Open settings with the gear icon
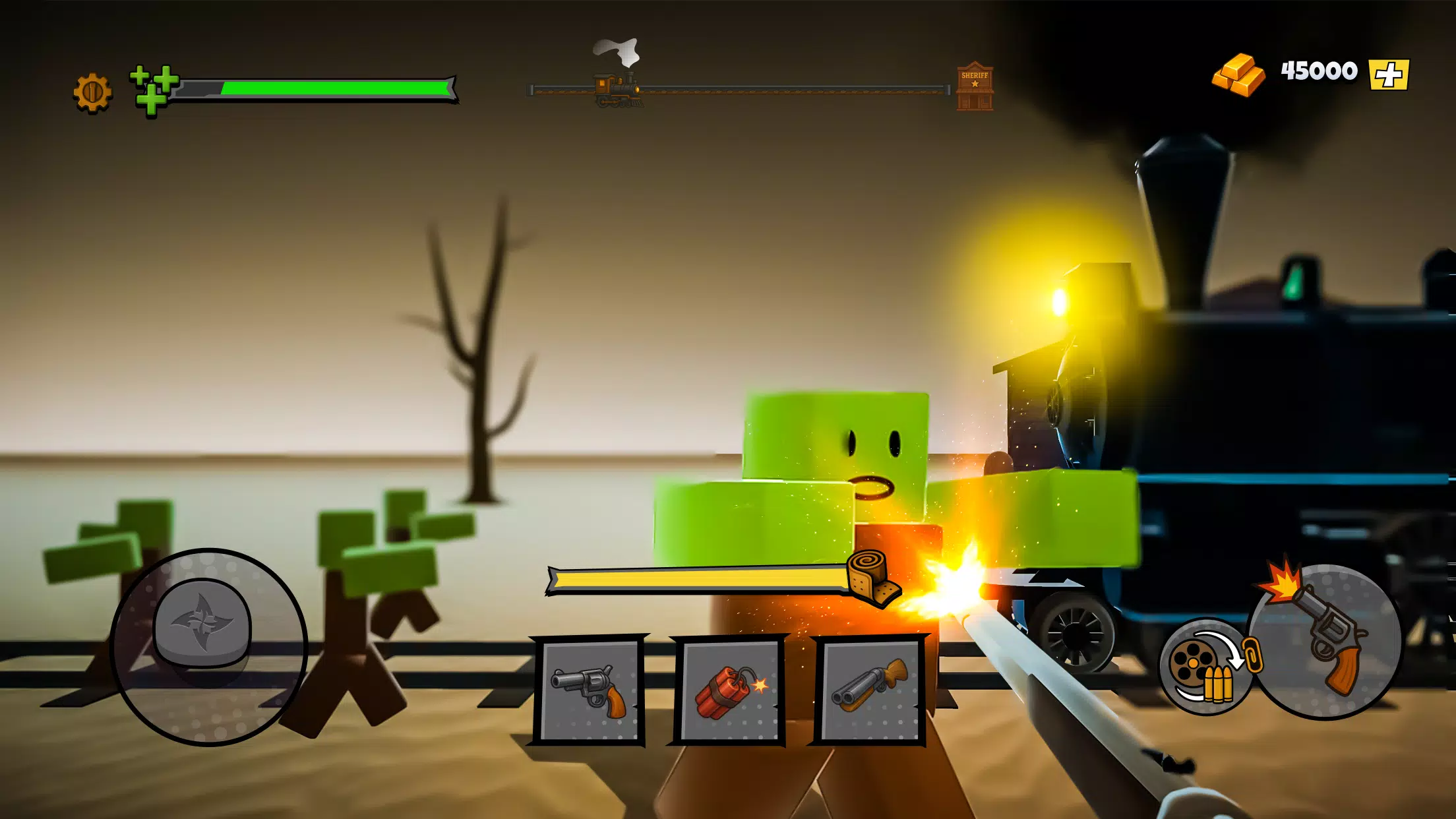The height and width of the screenshot is (819, 1456). 92,92
